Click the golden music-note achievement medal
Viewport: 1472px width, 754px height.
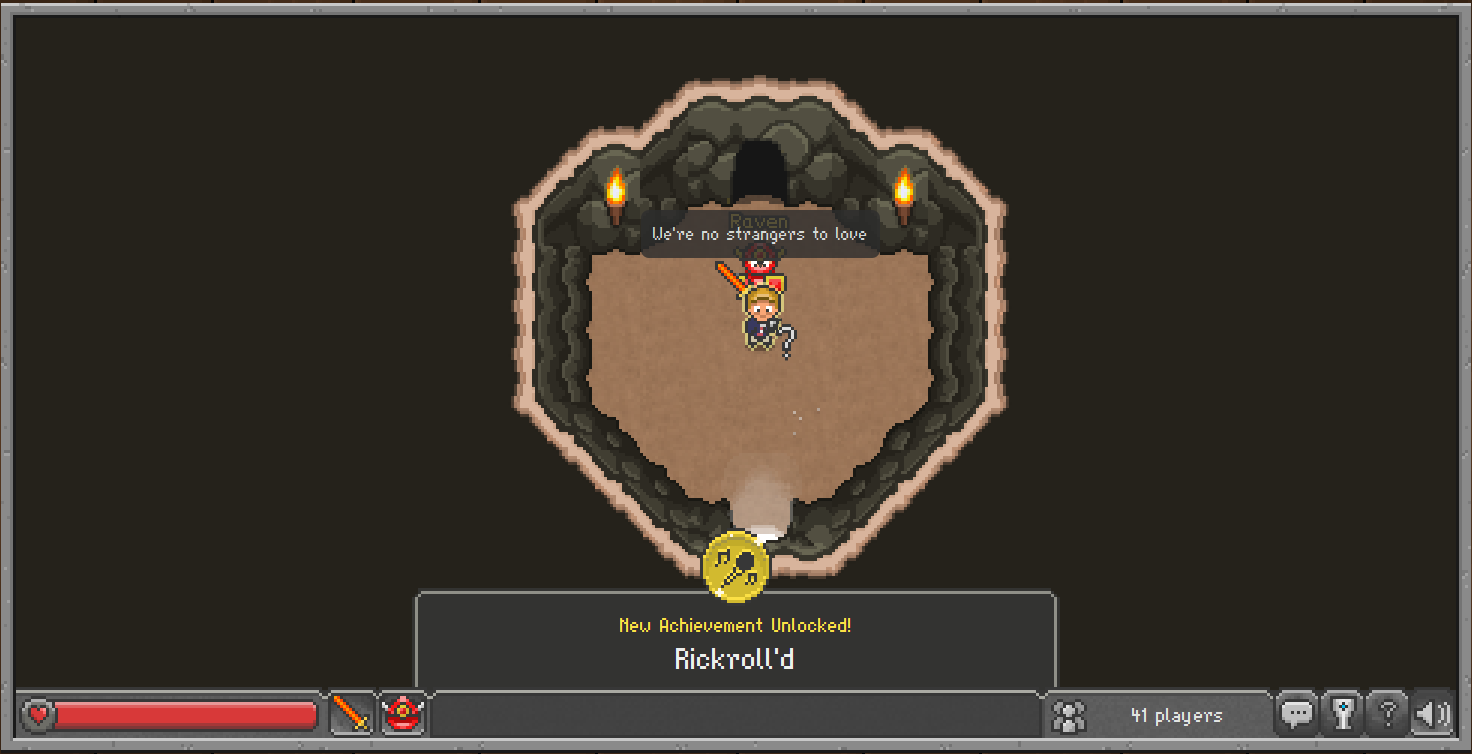click(737, 565)
